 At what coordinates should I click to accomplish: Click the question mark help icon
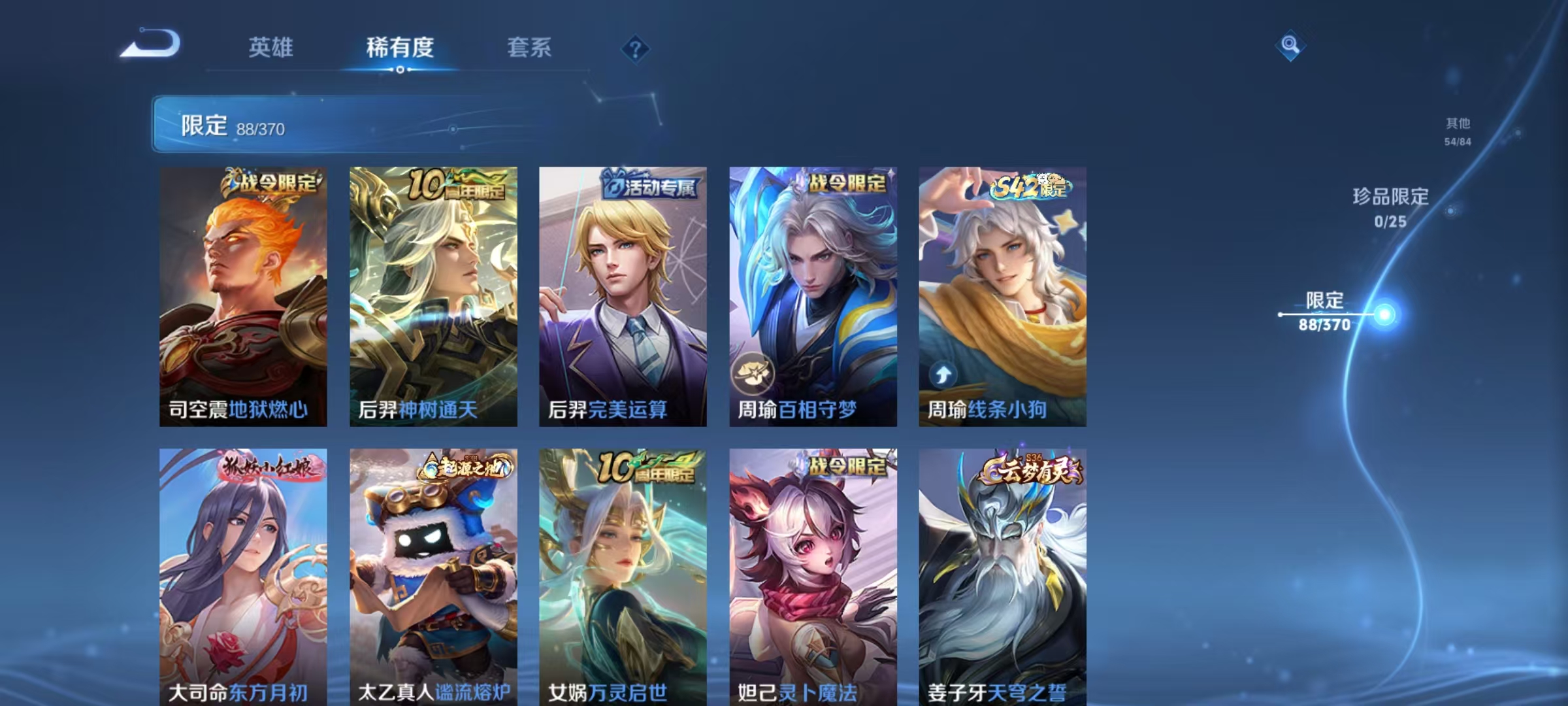pyautogui.click(x=637, y=49)
